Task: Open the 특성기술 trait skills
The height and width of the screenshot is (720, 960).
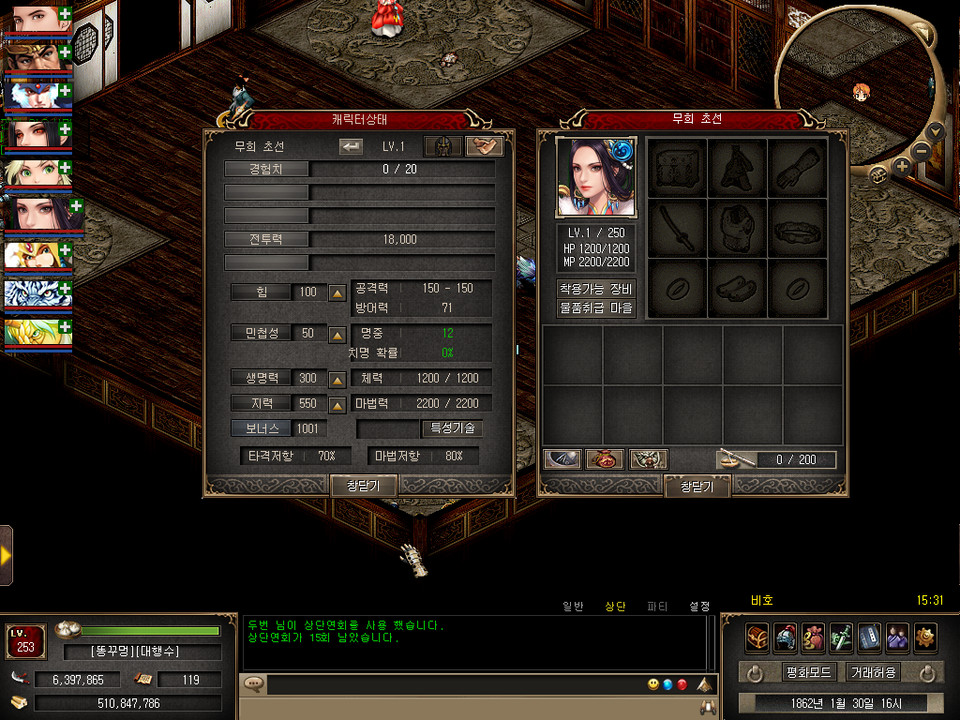Action: coord(452,428)
